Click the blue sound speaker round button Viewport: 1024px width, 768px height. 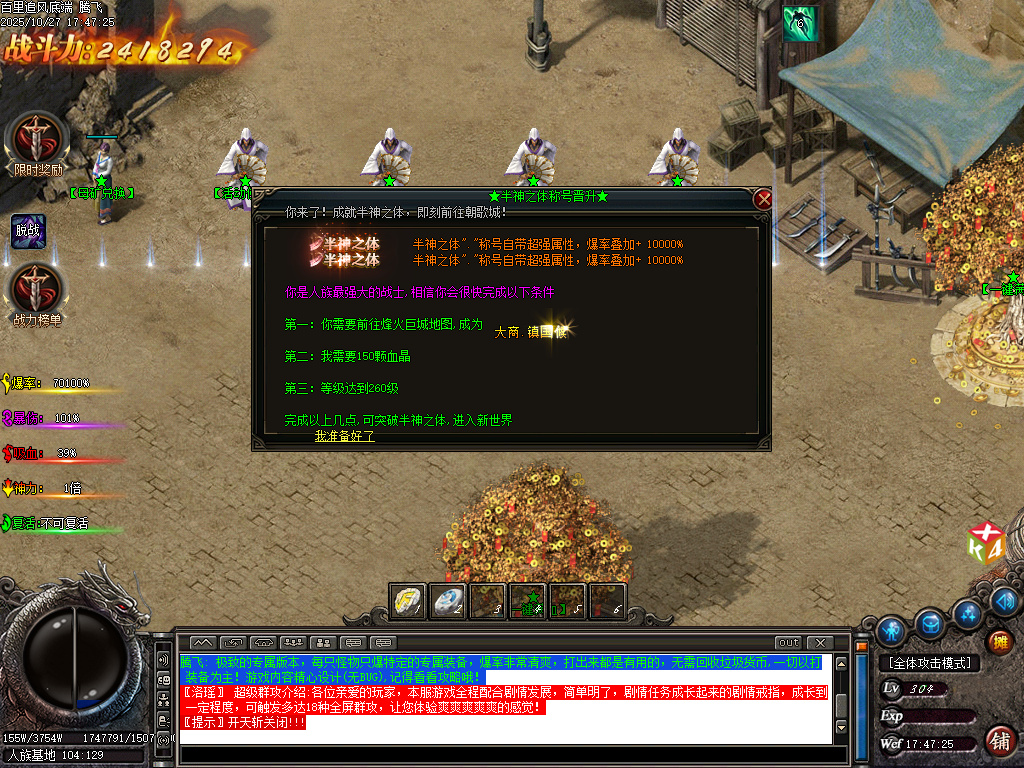pyautogui.click(x=1006, y=600)
